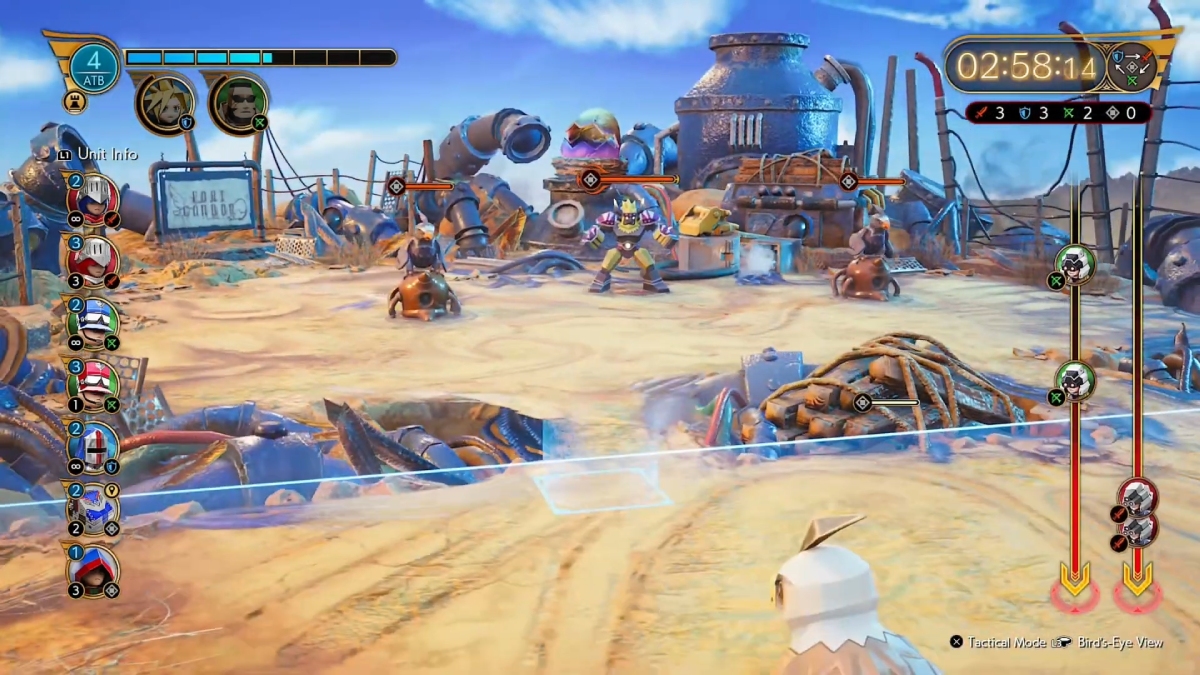This screenshot has width=1200, height=675.
Task: Select the grey cross-visor defender unit
Action: pos(93,446)
